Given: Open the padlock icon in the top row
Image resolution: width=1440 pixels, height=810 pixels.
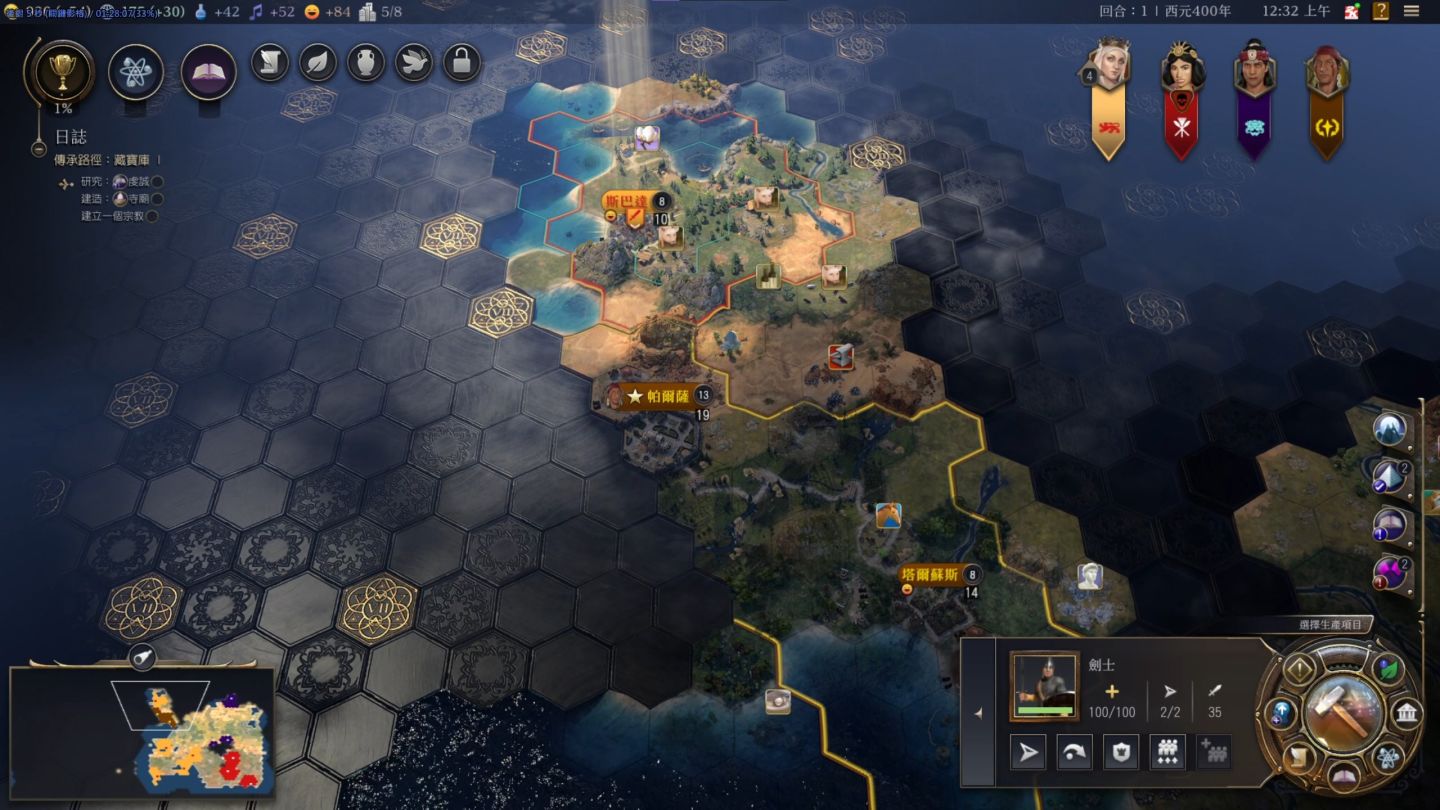Looking at the screenshot, I should click(x=461, y=62).
